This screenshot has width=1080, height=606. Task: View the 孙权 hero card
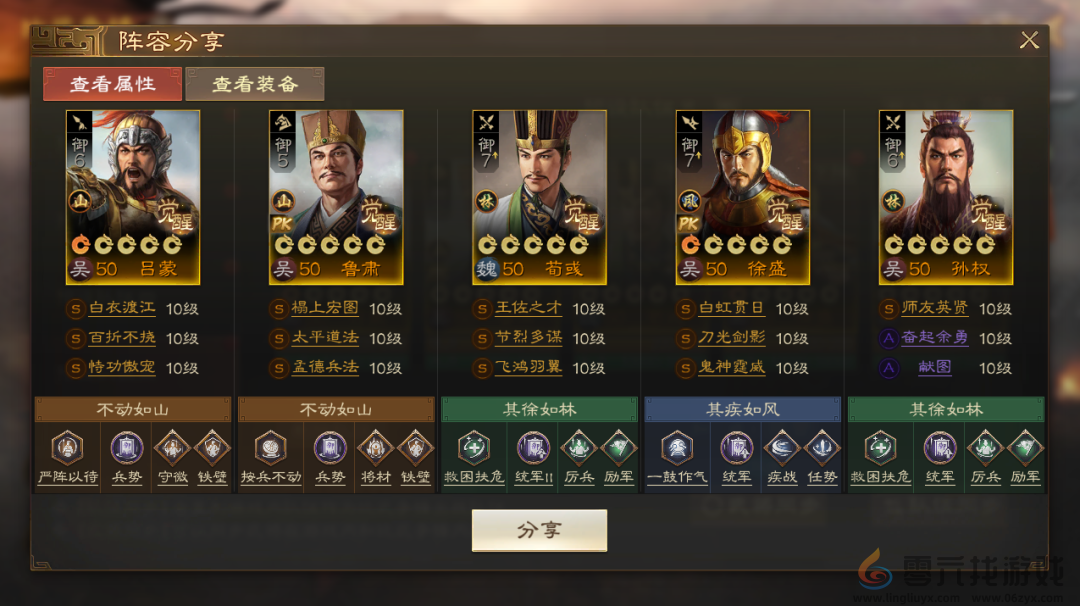point(946,197)
